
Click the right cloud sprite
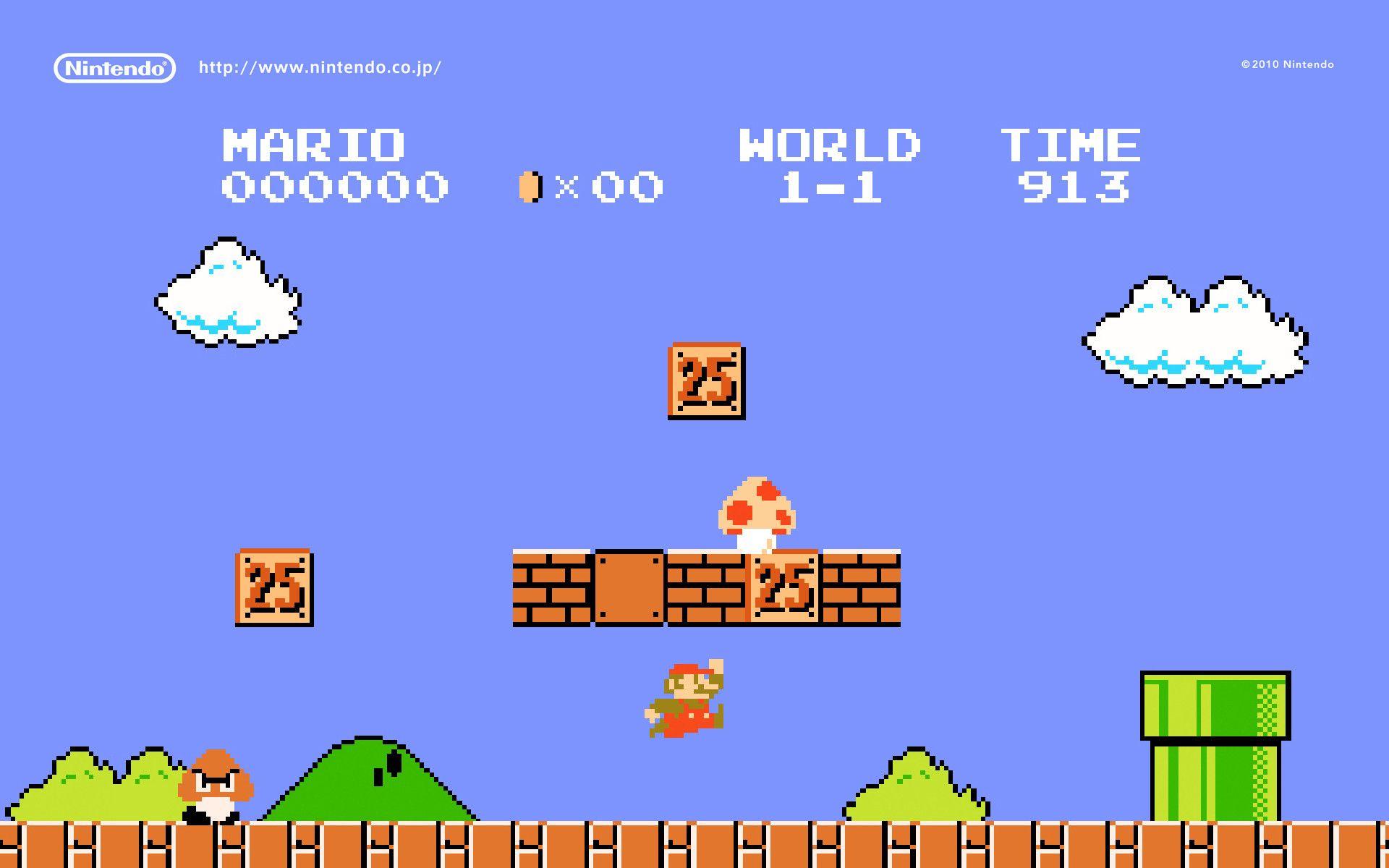coord(1194,333)
